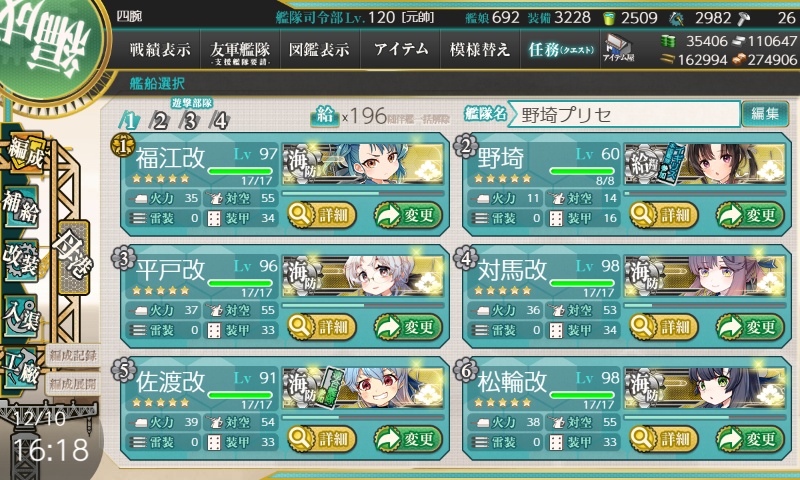View 詳細 details for 平戸改
The height and width of the screenshot is (480, 800).
323,326
